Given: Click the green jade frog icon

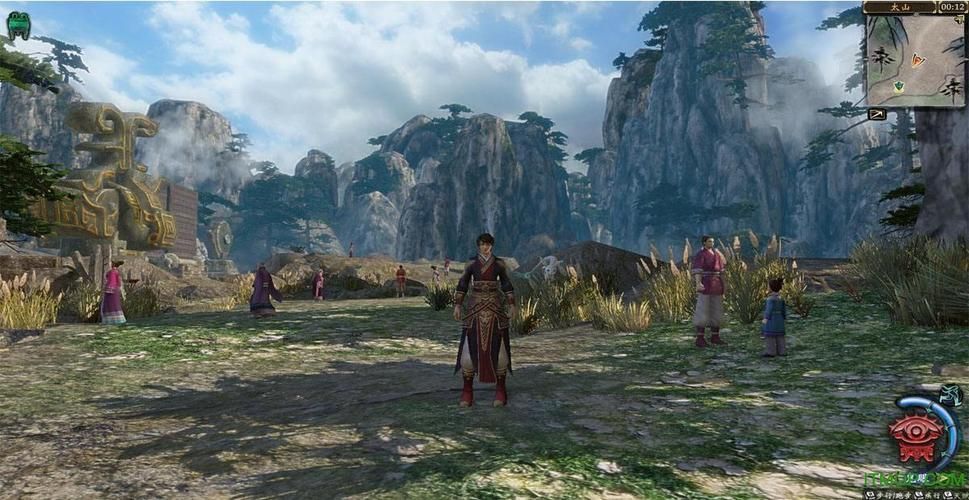Looking at the screenshot, I should pos(18,25).
